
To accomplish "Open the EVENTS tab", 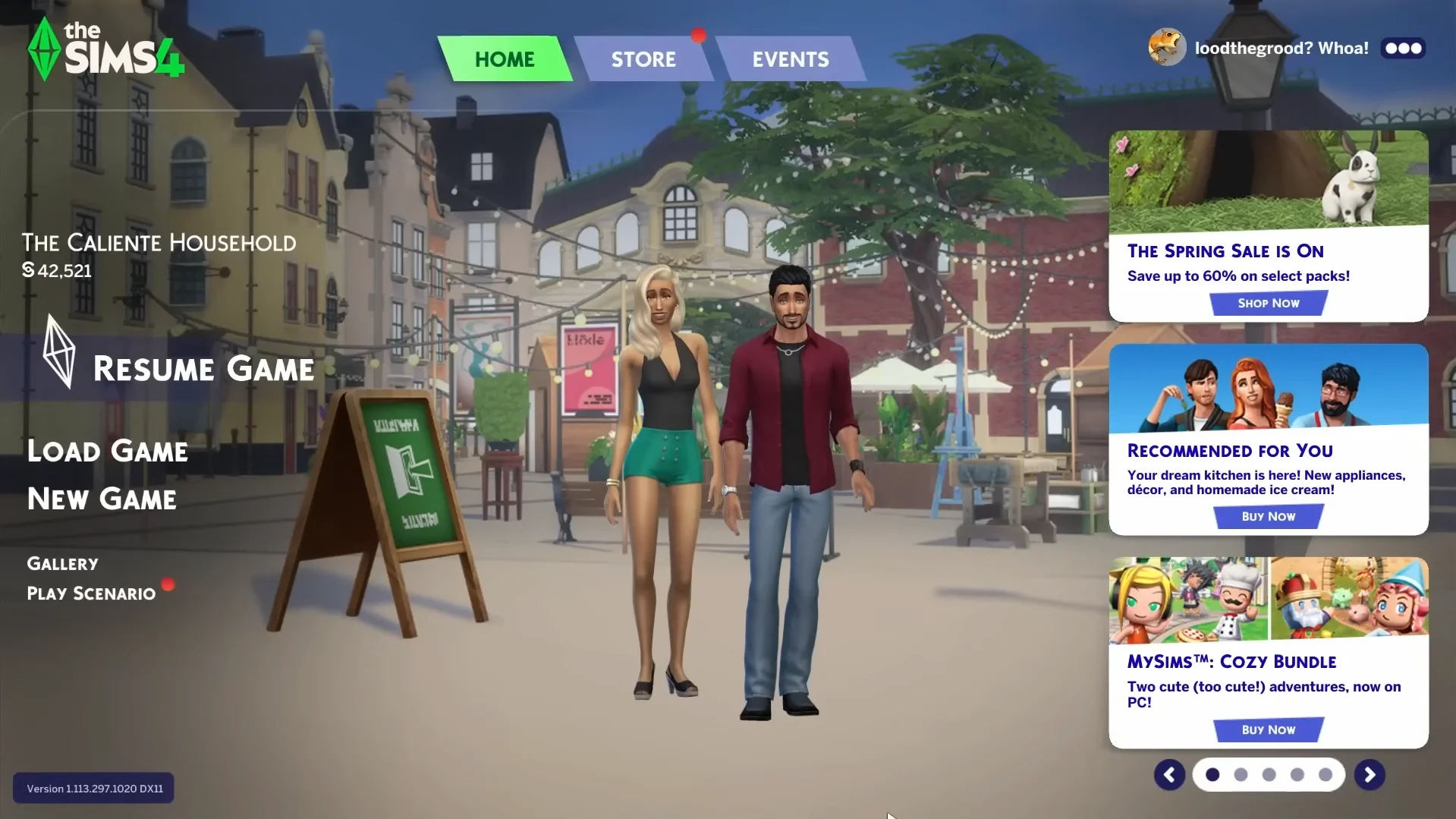I will [791, 58].
